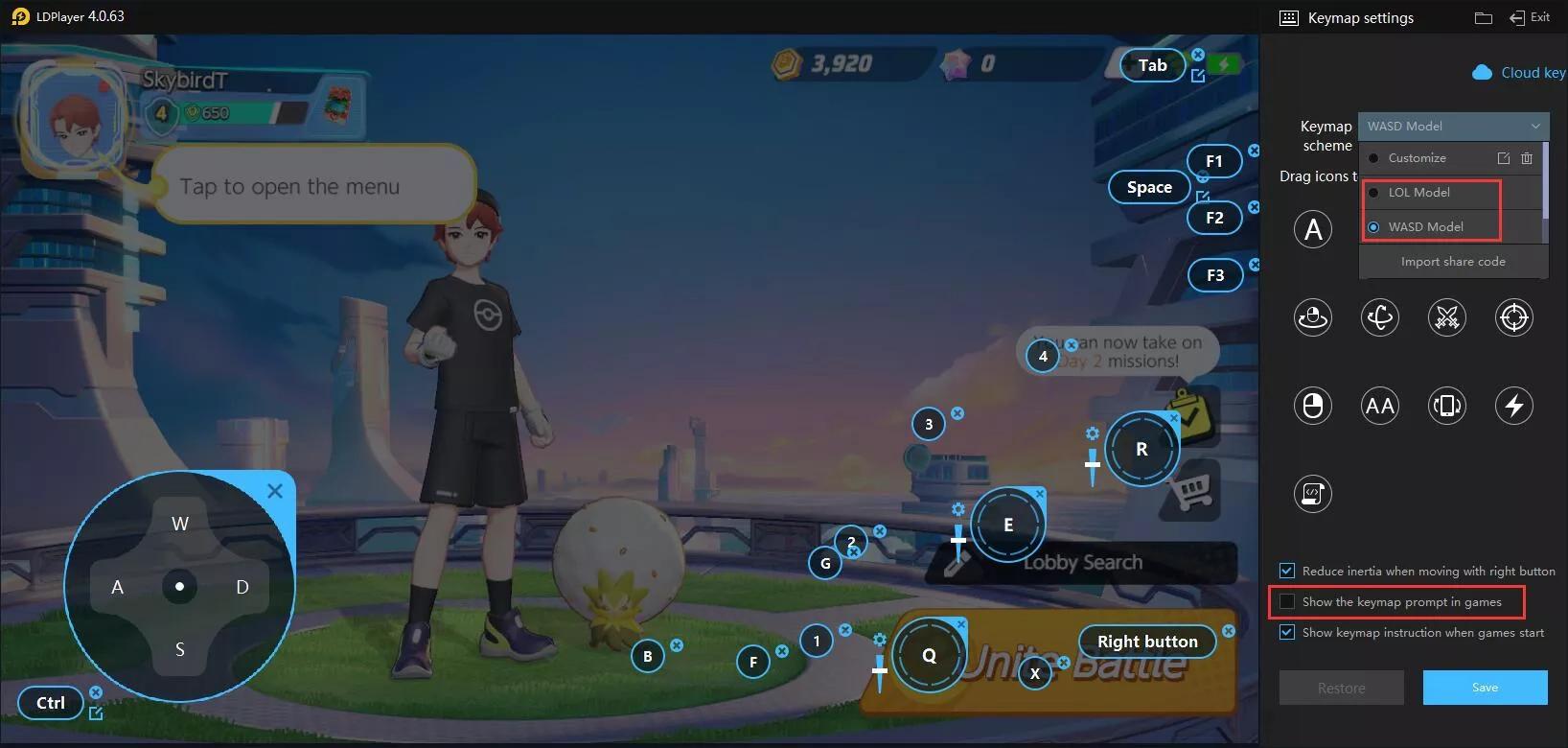1568x748 pixels.
Task: Enable Show the keymap prompt in games
Action: pyautogui.click(x=1285, y=601)
